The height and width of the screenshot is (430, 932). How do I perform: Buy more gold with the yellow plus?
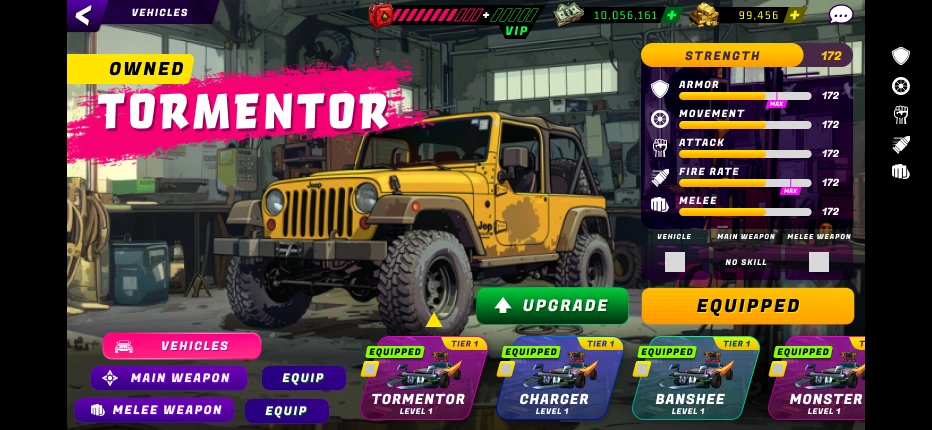click(794, 15)
